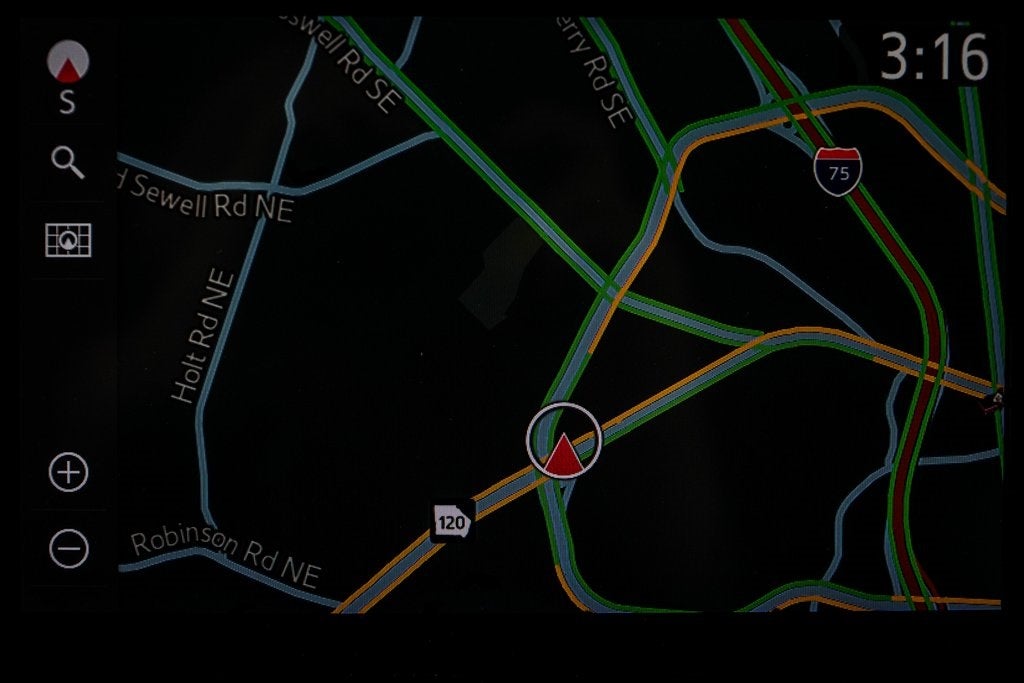
Task: Open the map search magnifier
Action: [x=68, y=162]
